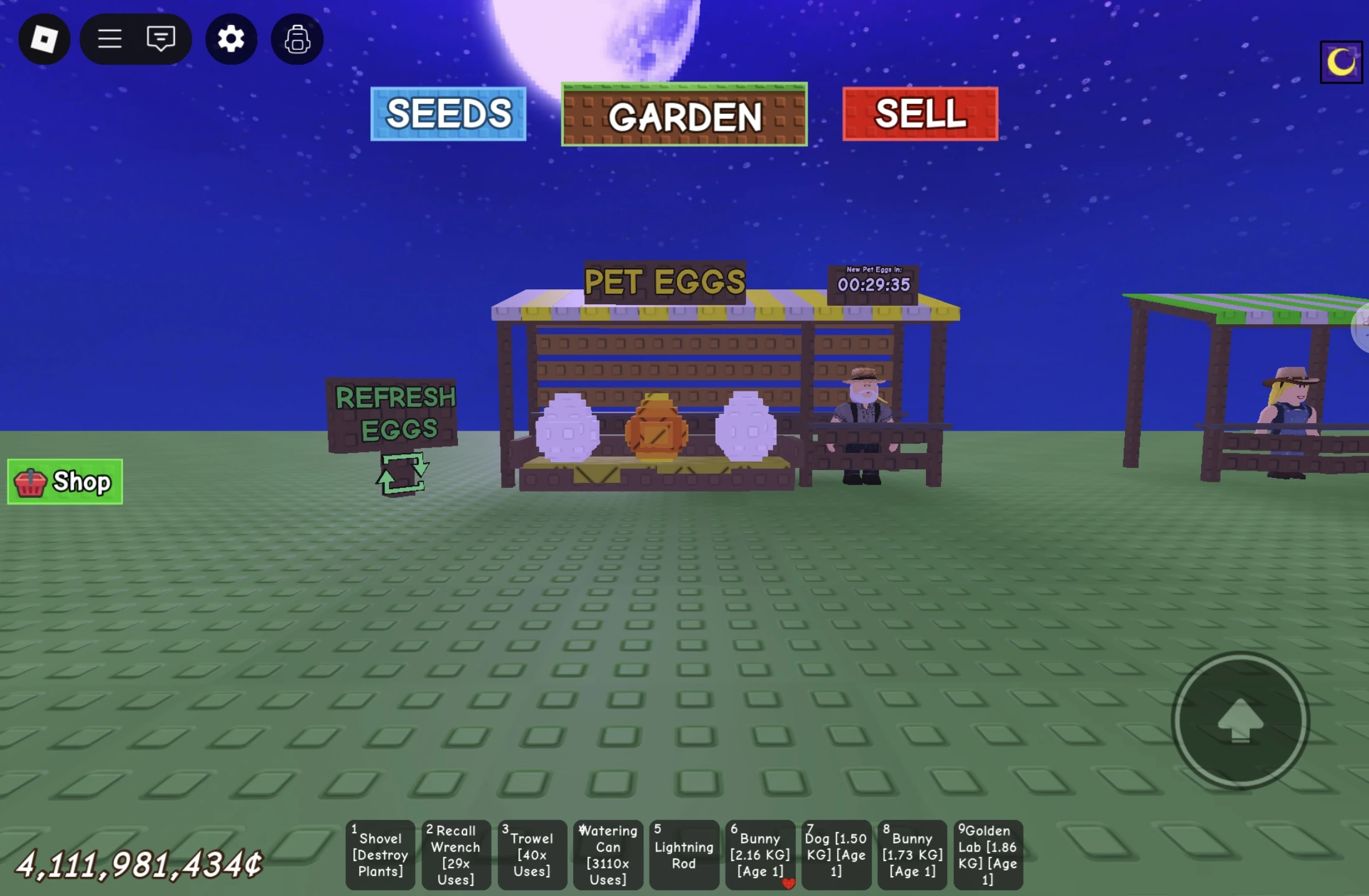Select the SEEDS banner
This screenshot has height=896, width=1369.
click(447, 114)
